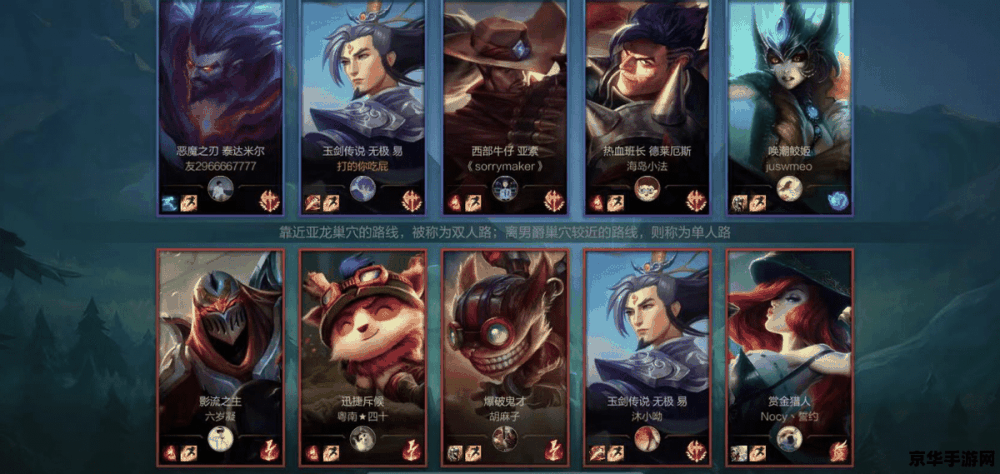Open sorrymaker's round profile avatar

[x=505, y=190]
